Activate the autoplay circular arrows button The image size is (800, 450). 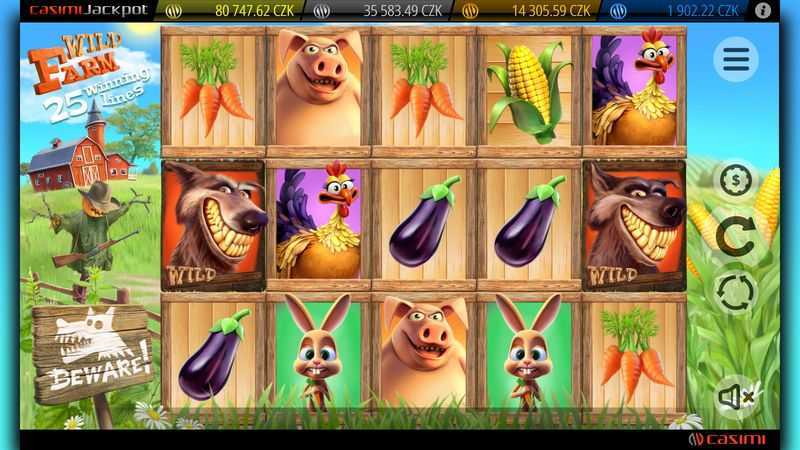(737, 294)
